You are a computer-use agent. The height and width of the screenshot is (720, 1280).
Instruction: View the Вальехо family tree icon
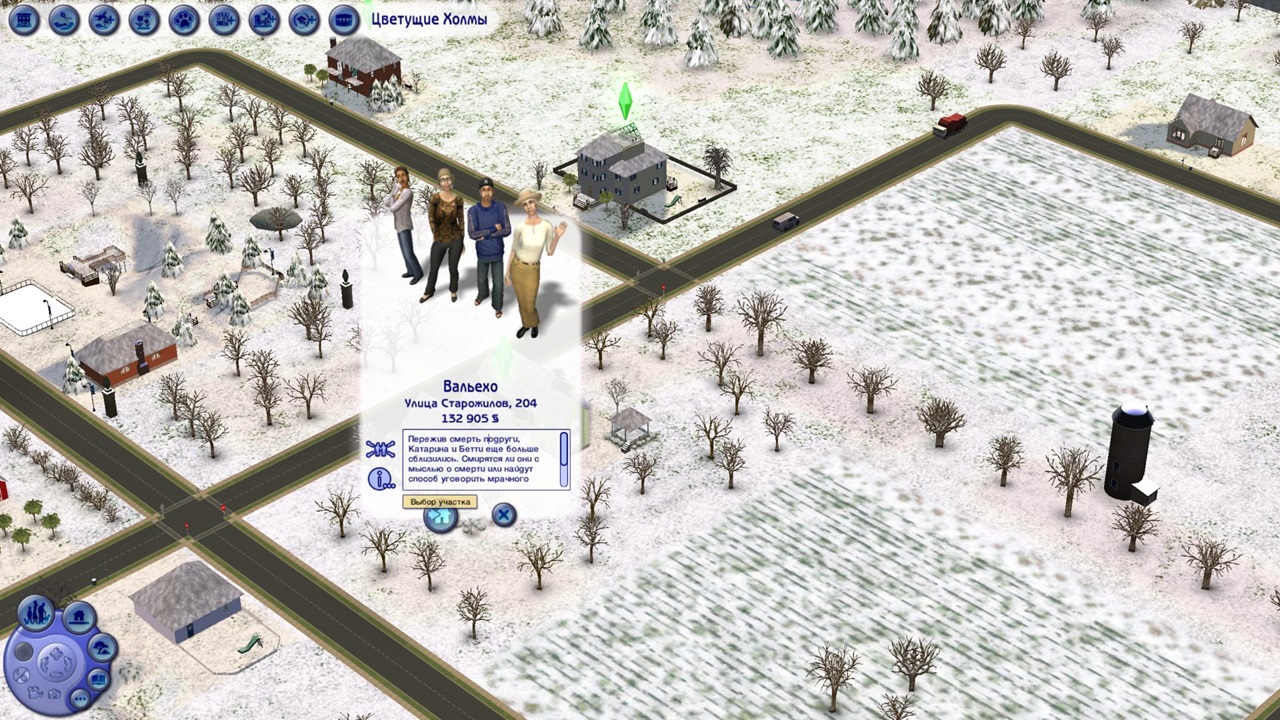379,447
